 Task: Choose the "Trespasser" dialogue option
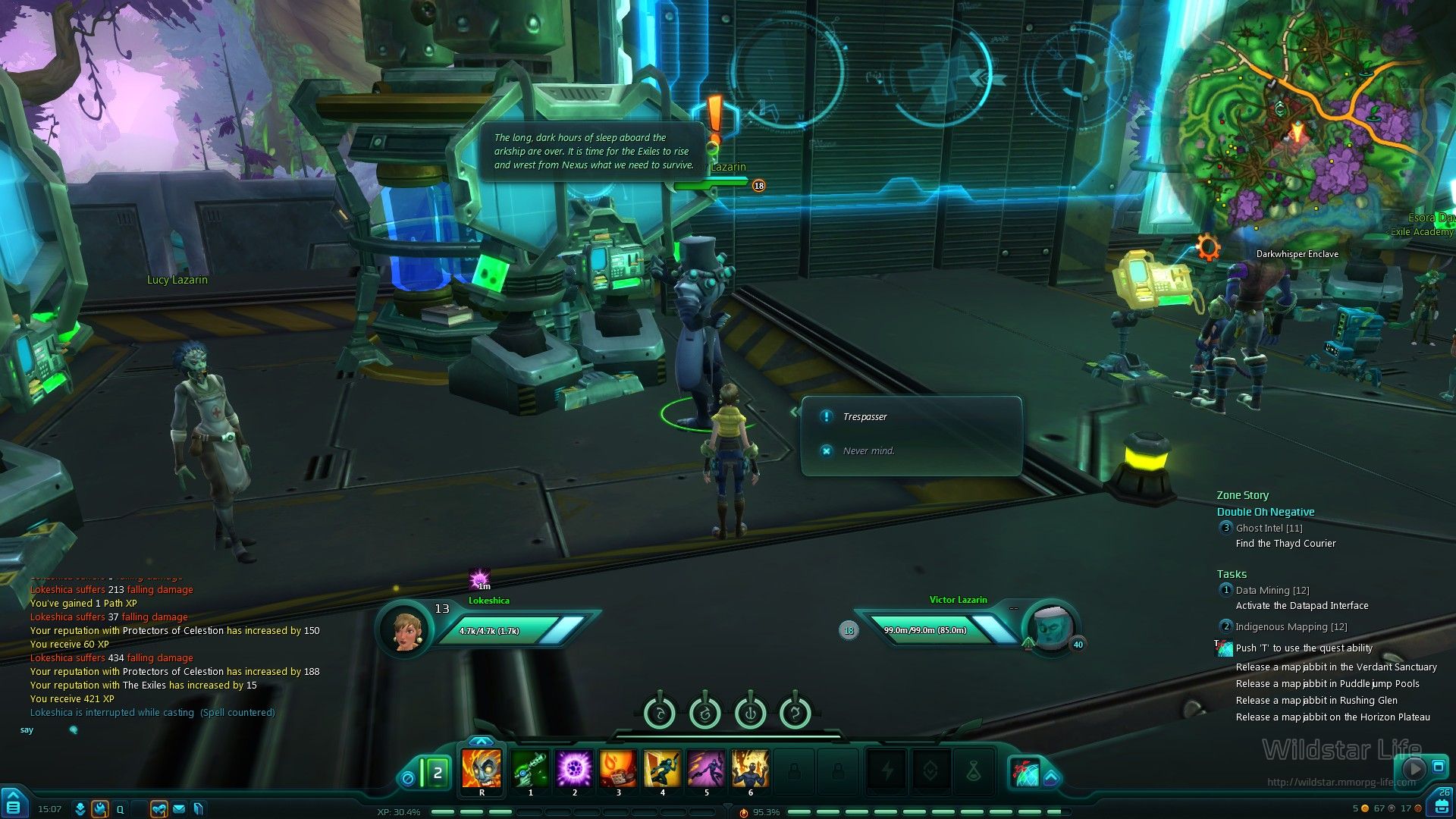(x=864, y=417)
